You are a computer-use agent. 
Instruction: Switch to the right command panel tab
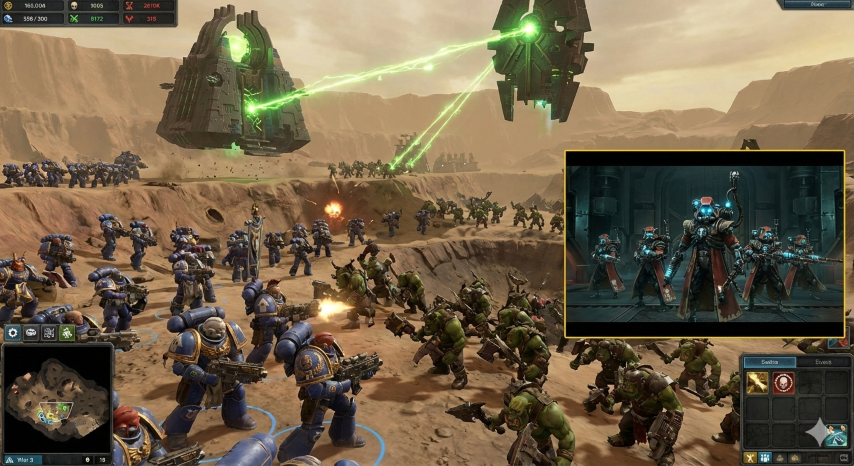tap(823, 362)
